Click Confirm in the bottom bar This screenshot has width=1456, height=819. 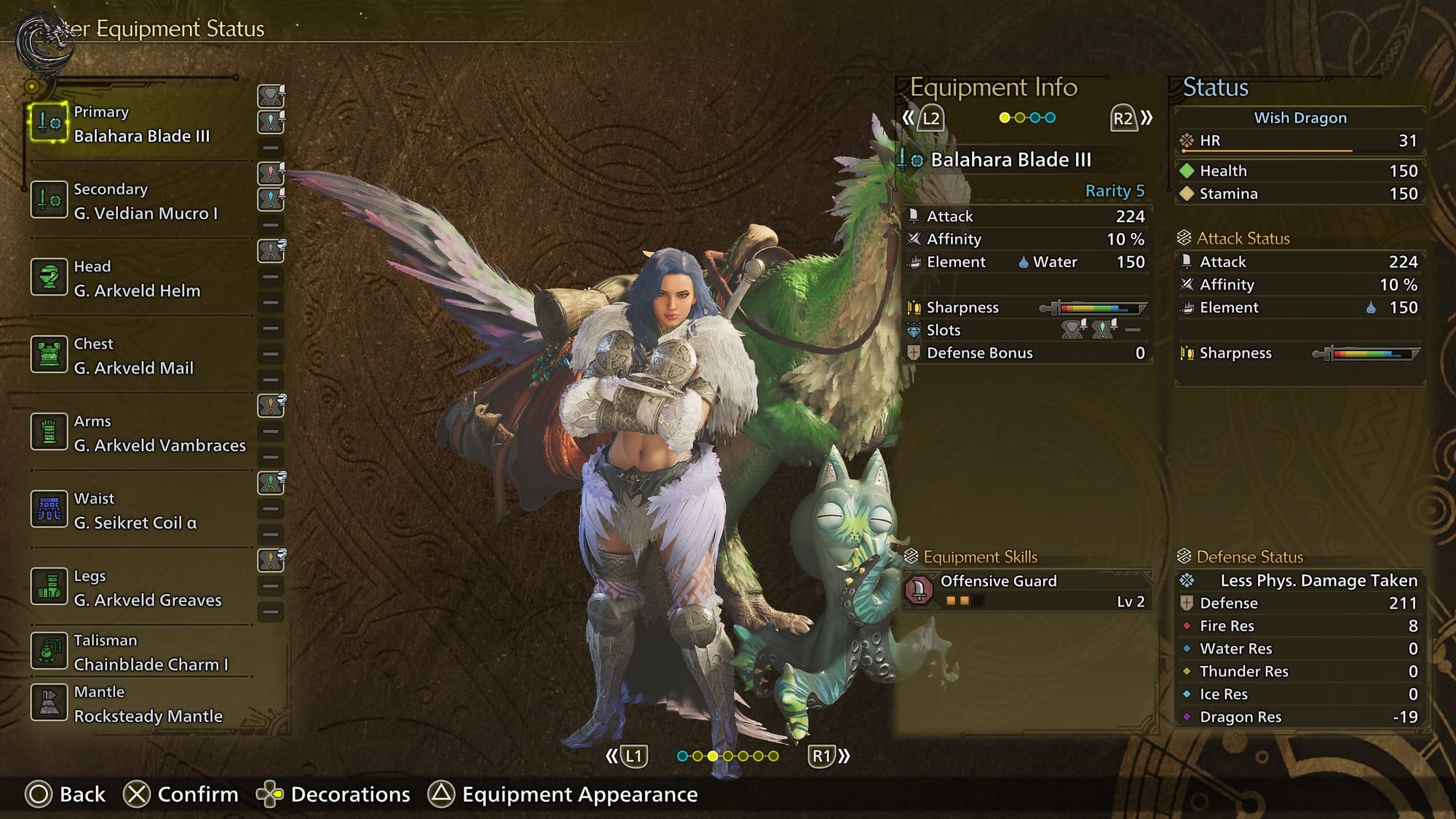181,794
